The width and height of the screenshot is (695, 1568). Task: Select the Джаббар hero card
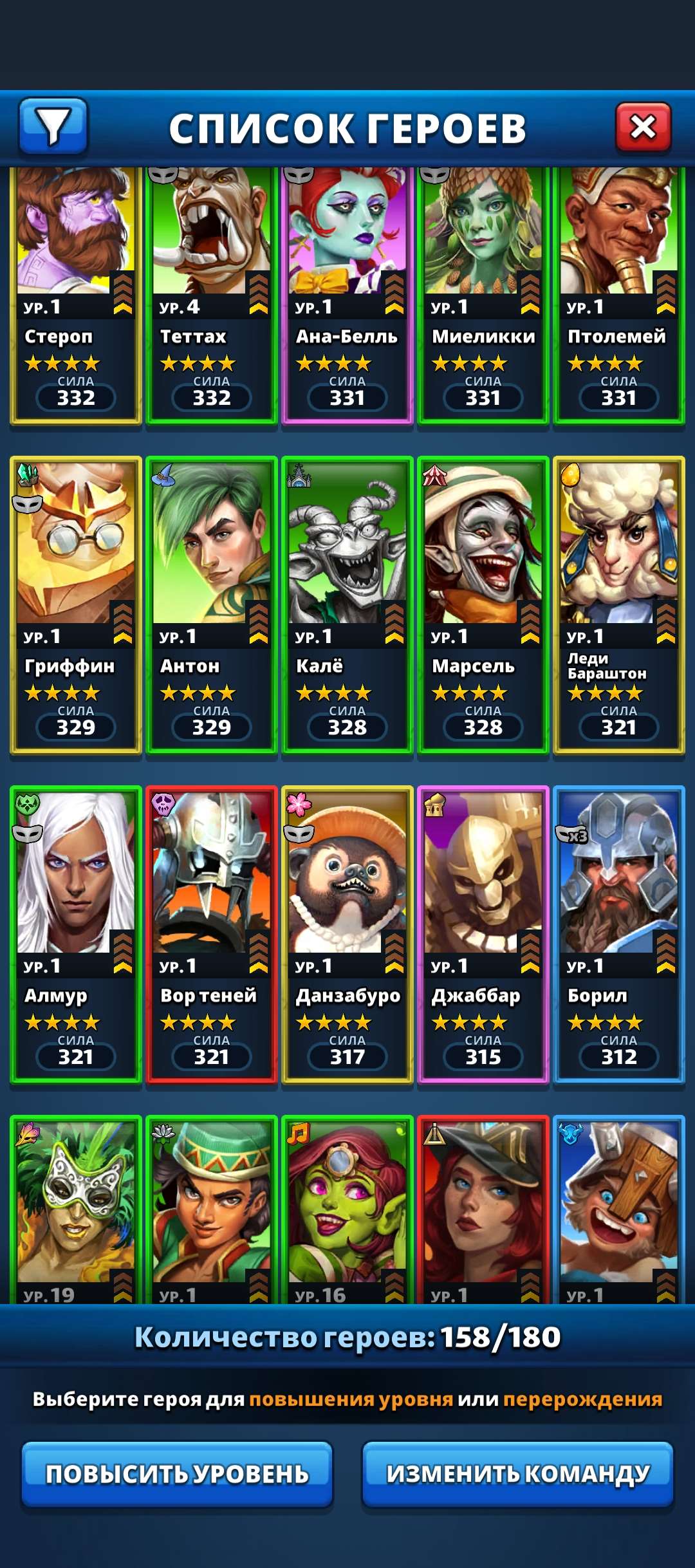tap(483, 935)
